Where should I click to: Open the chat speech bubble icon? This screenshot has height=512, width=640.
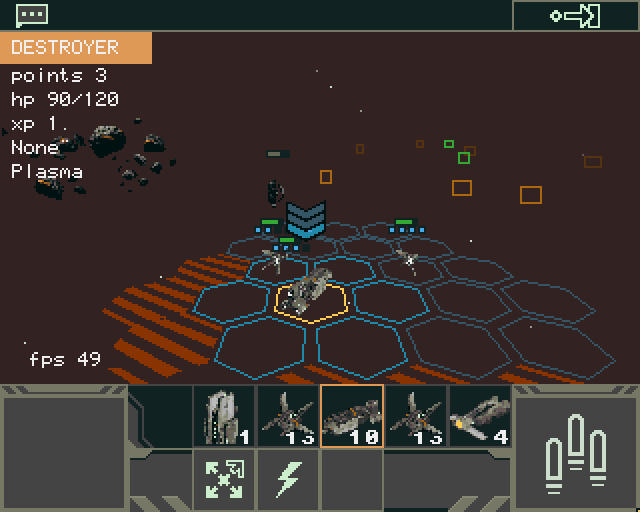32,15
